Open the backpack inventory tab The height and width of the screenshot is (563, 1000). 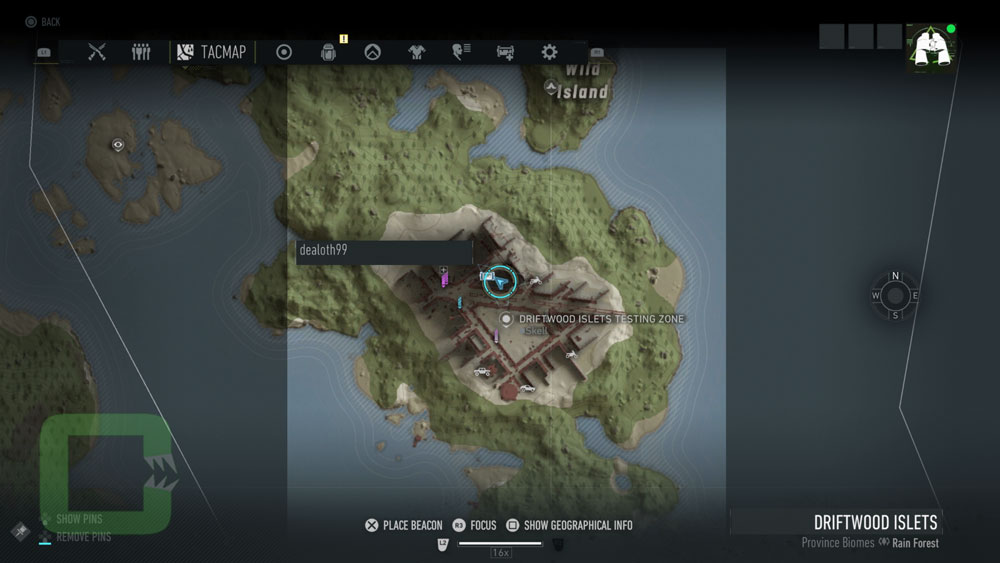point(328,52)
